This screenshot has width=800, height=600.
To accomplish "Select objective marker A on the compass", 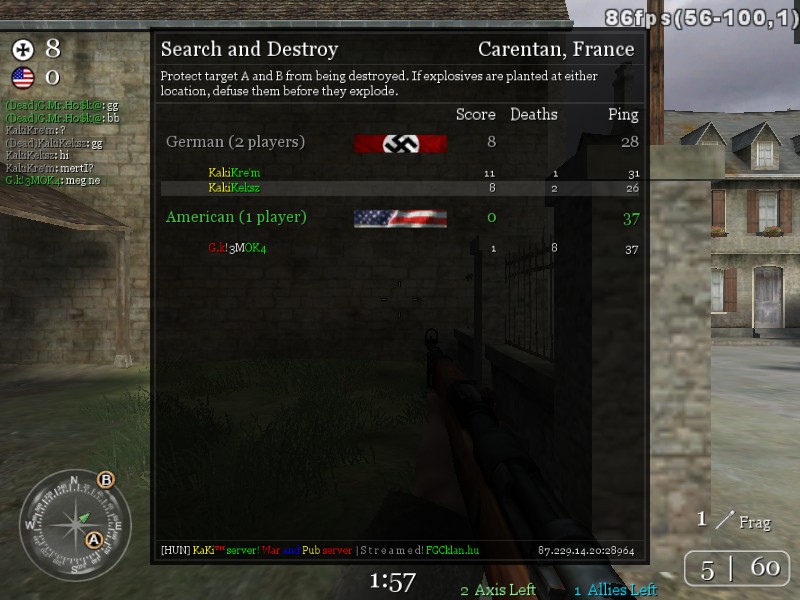I will [x=95, y=540].
